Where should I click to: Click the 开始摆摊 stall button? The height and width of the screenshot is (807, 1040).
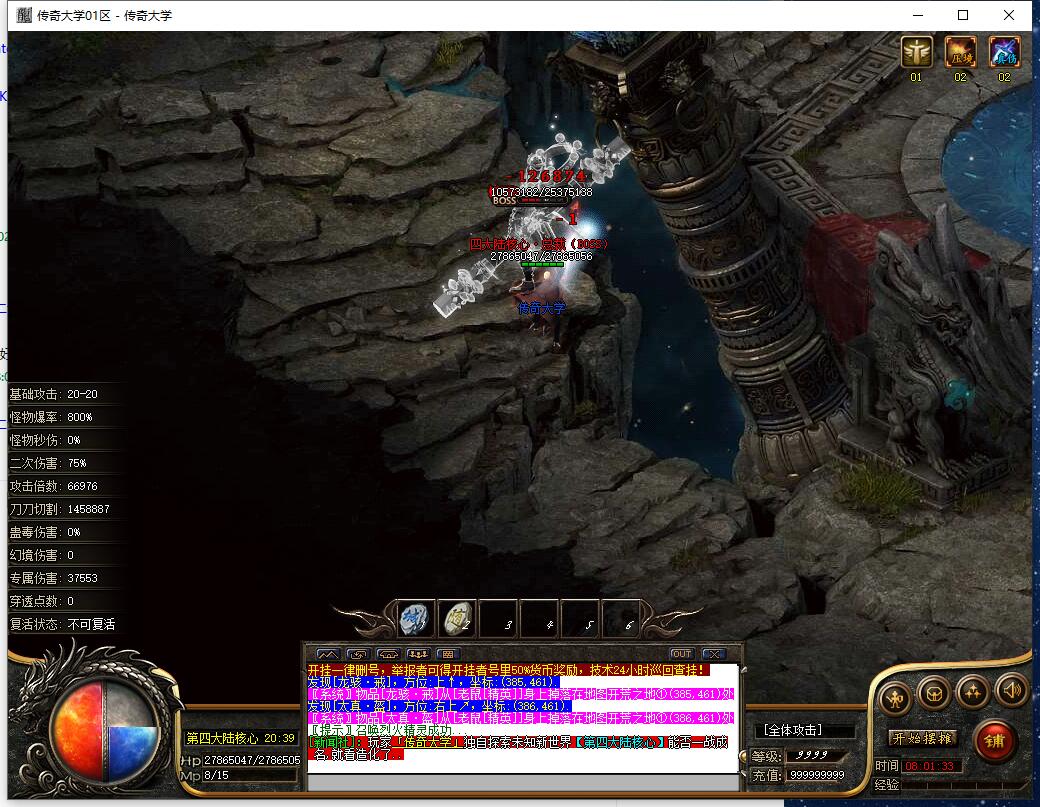[x=923, y=739]
